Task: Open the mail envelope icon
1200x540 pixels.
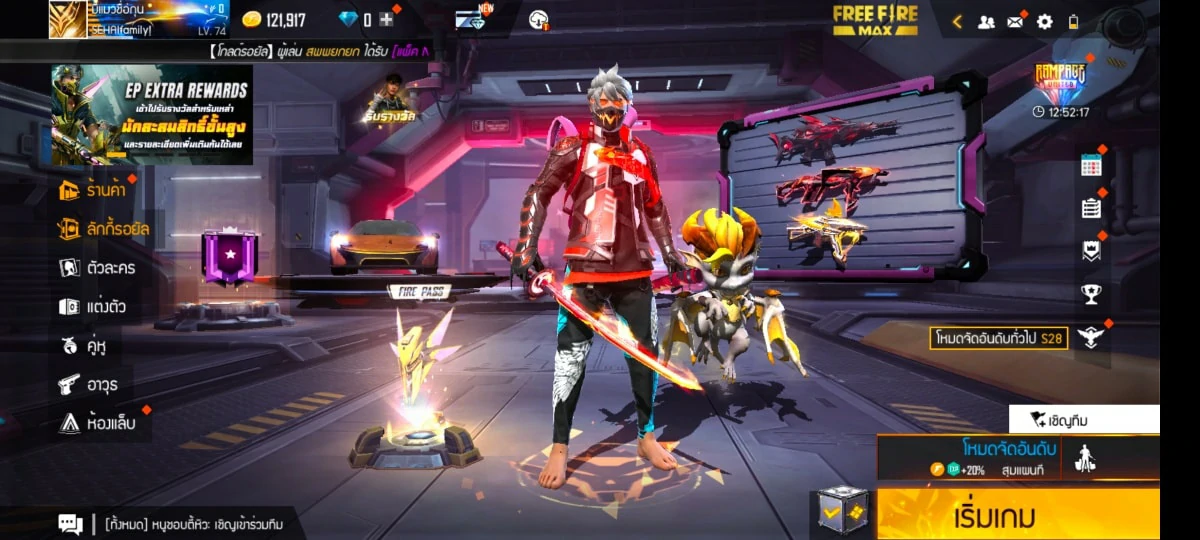Action: tap(1016, 21)
